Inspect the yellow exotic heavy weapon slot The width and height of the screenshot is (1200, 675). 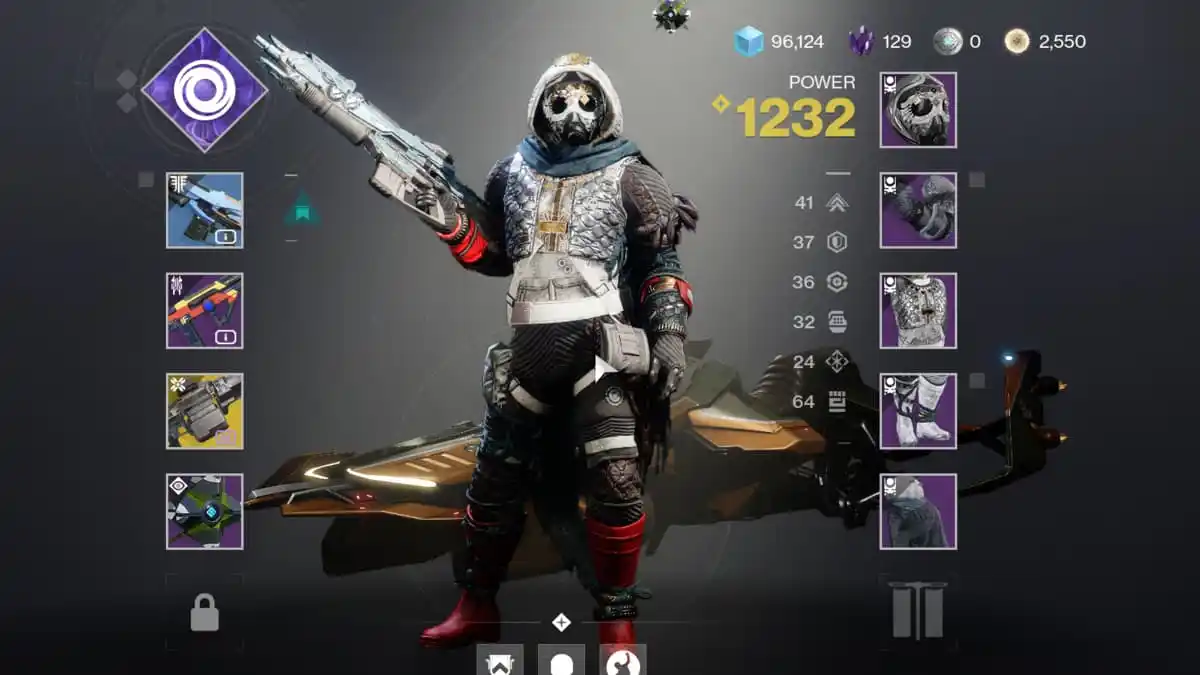[204, 410]
